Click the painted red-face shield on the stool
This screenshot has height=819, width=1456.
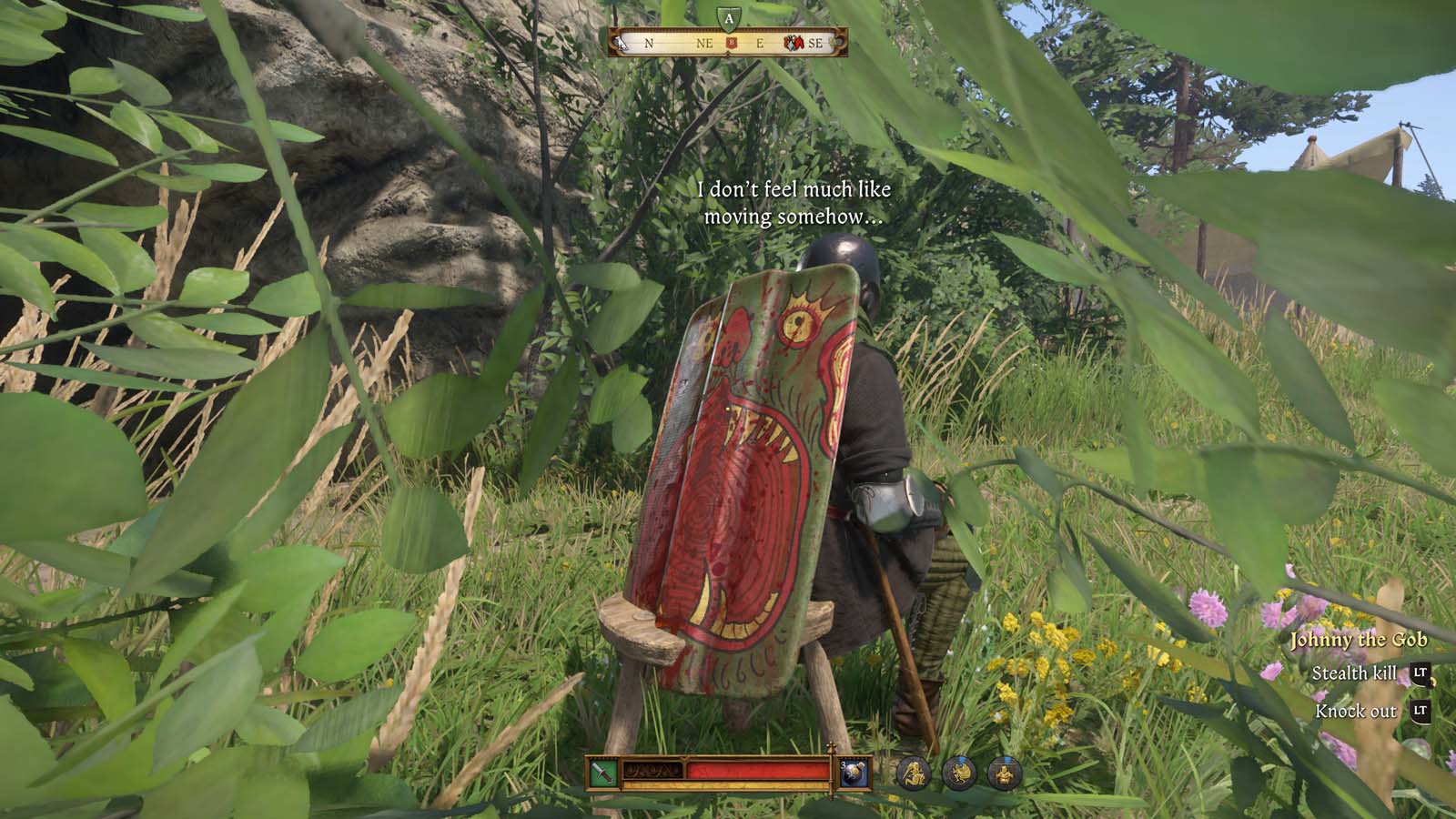click(x=755, y=455)
